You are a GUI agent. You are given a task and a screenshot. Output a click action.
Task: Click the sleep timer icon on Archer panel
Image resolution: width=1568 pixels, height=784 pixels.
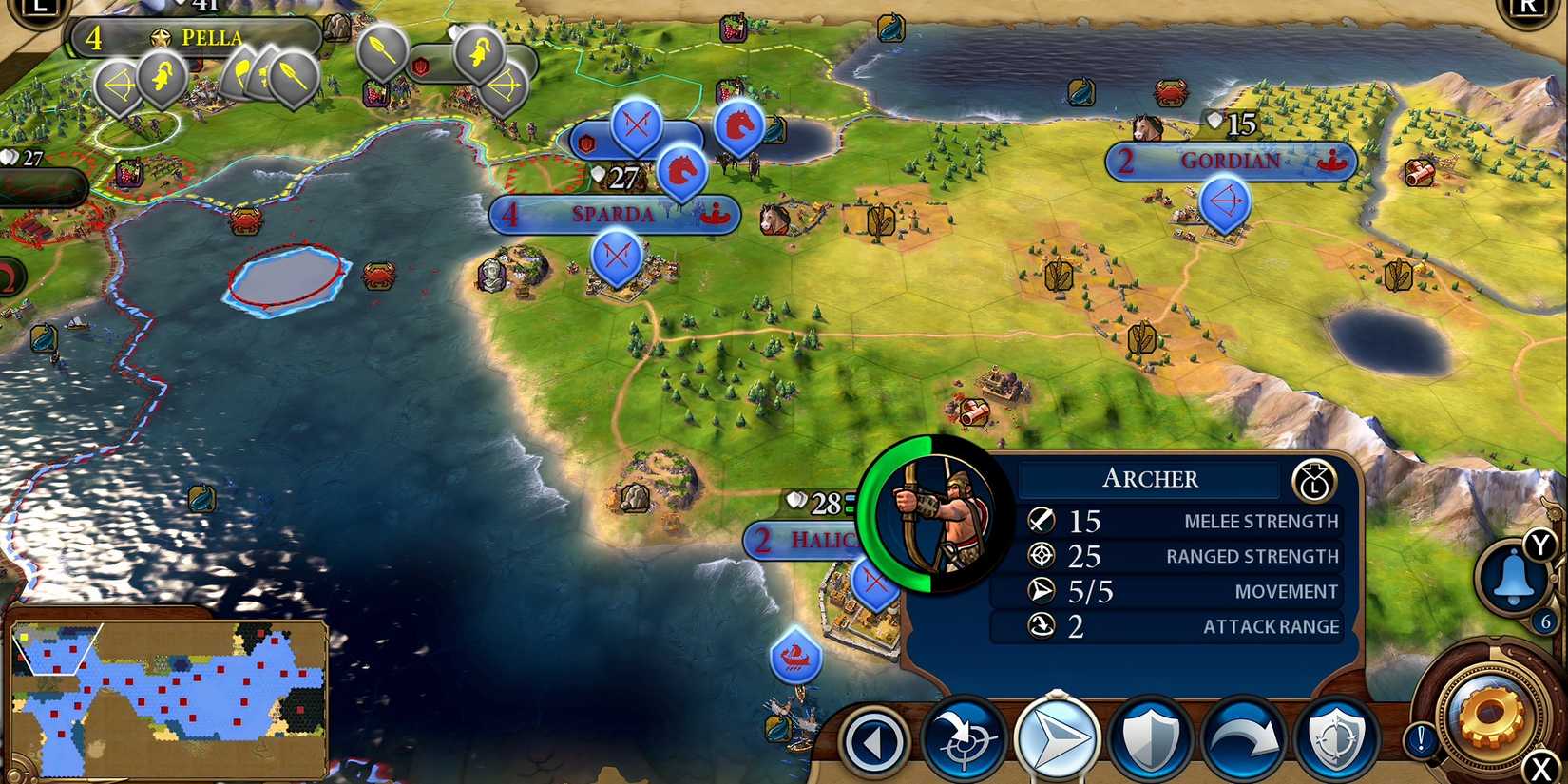click(x=1313, y=480)
